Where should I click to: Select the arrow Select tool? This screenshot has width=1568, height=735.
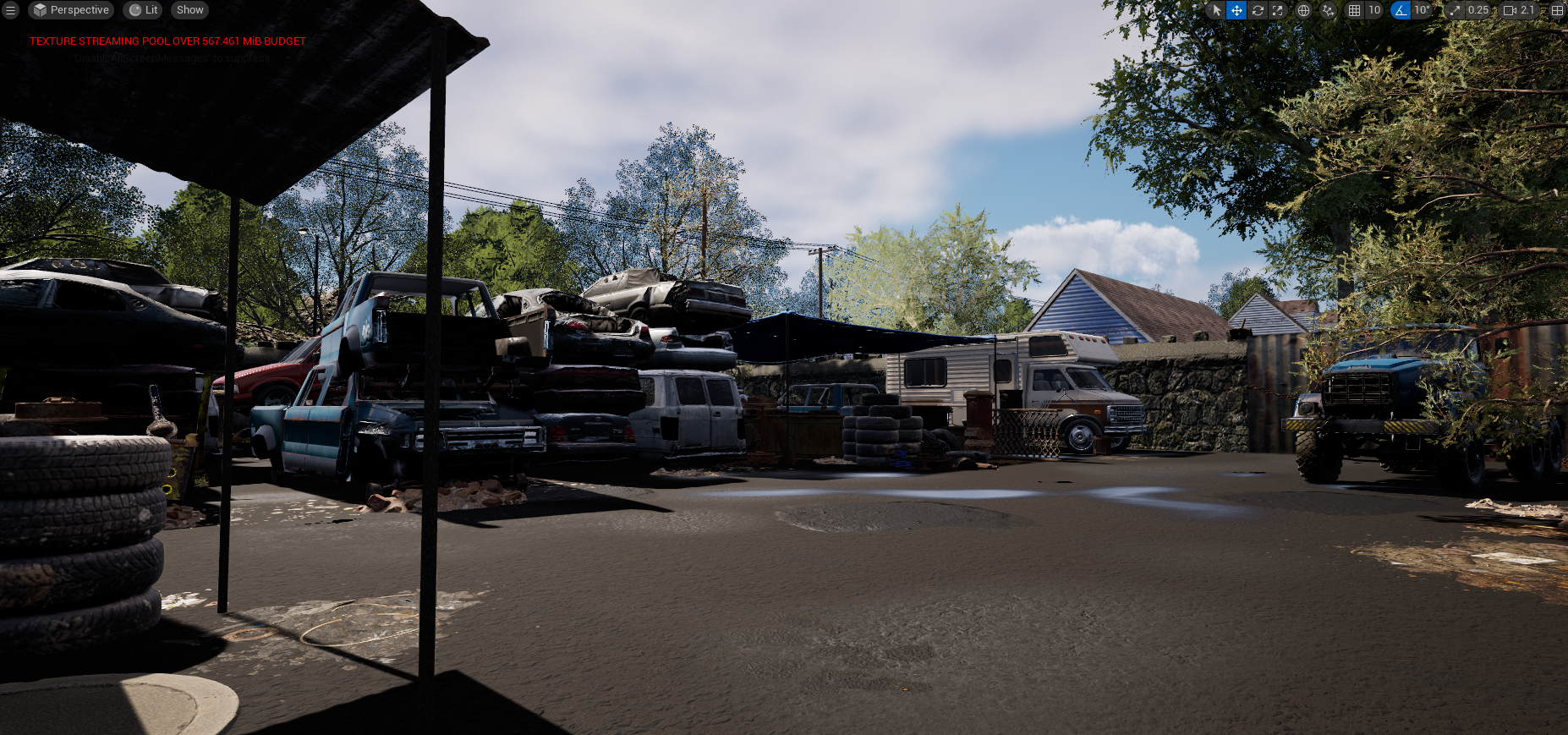(1215, 10)
